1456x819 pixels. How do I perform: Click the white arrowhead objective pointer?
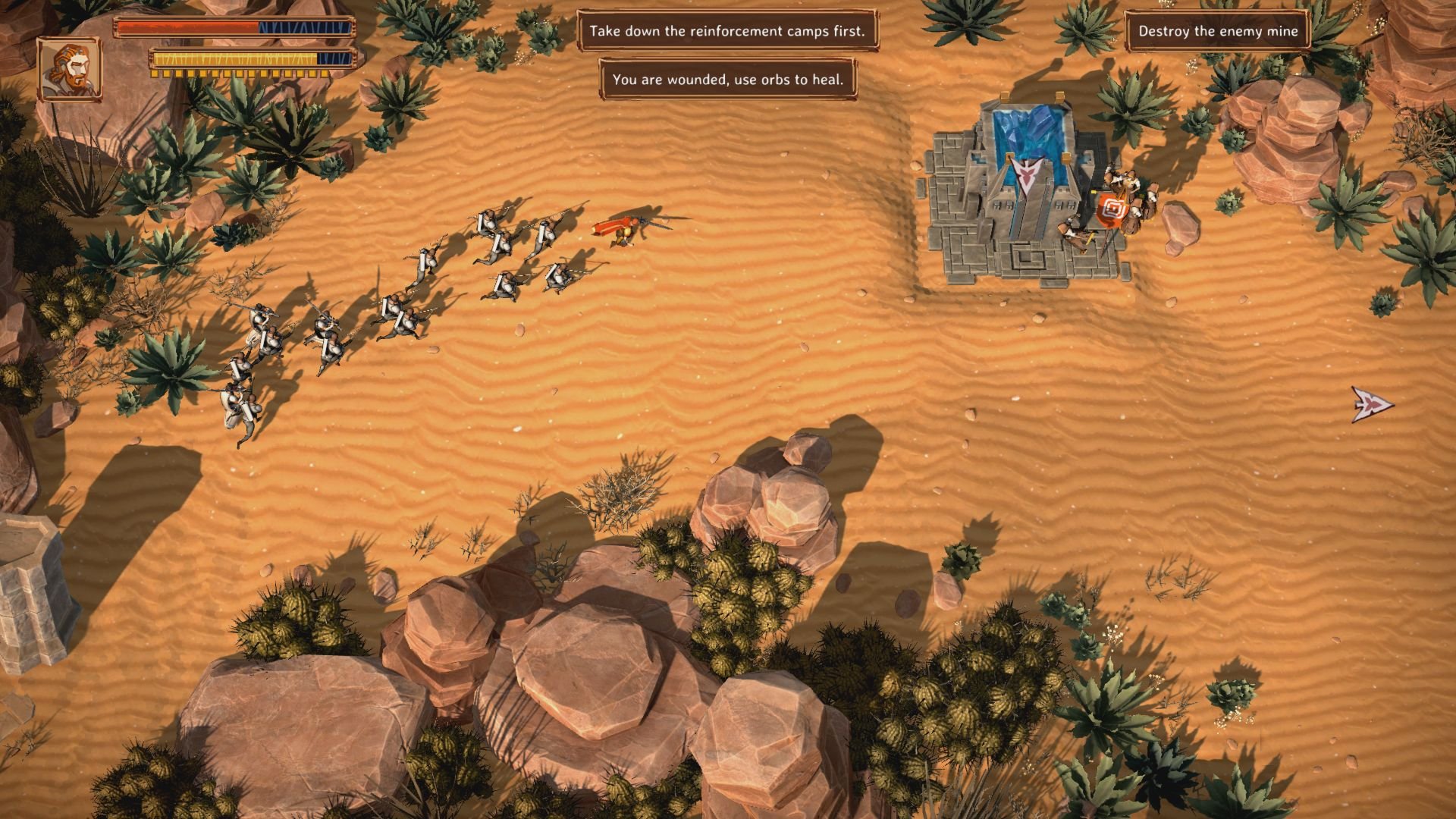1371,404
